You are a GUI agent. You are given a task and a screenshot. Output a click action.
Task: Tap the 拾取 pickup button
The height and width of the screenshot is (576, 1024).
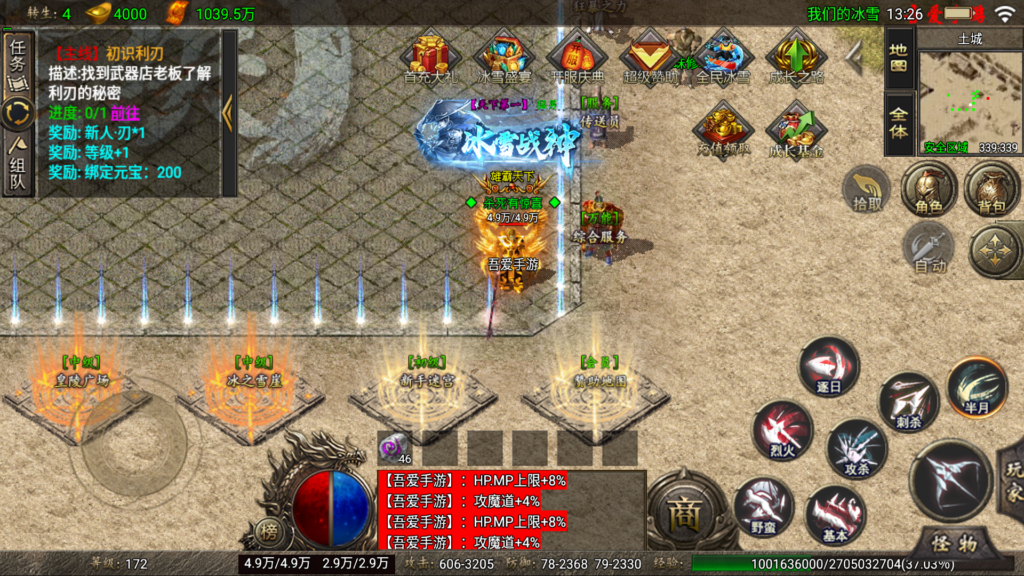pyautogui.click(x=866, y=189)
